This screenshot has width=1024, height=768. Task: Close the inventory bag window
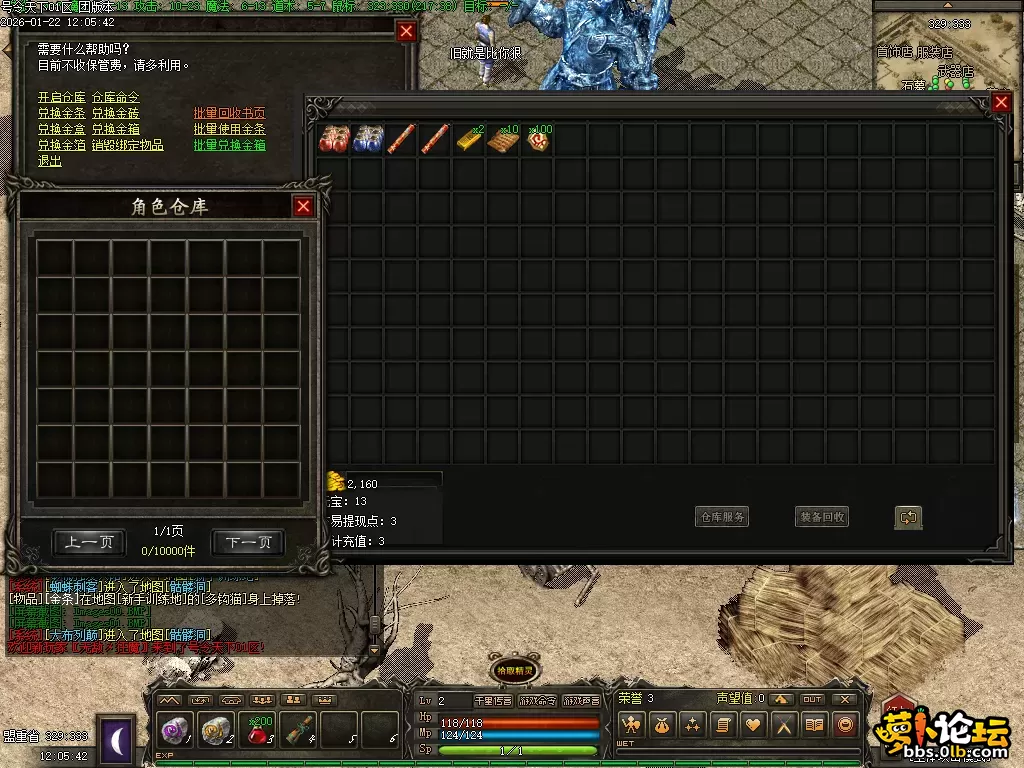click(1001, 102)
